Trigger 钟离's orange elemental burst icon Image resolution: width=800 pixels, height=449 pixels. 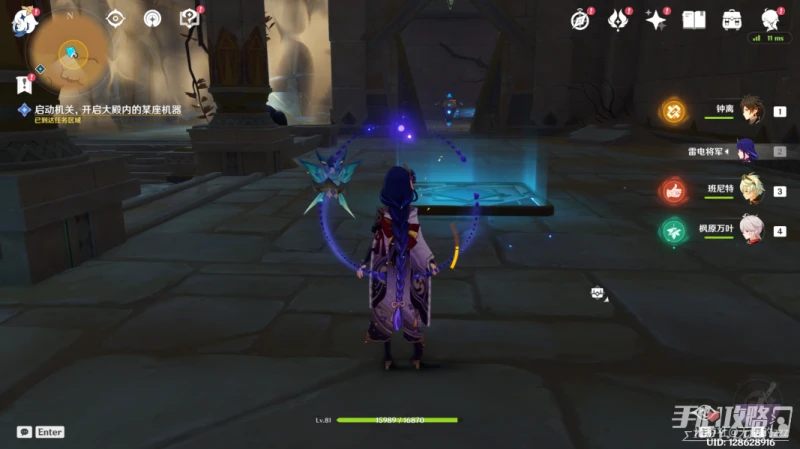[673, 111]
